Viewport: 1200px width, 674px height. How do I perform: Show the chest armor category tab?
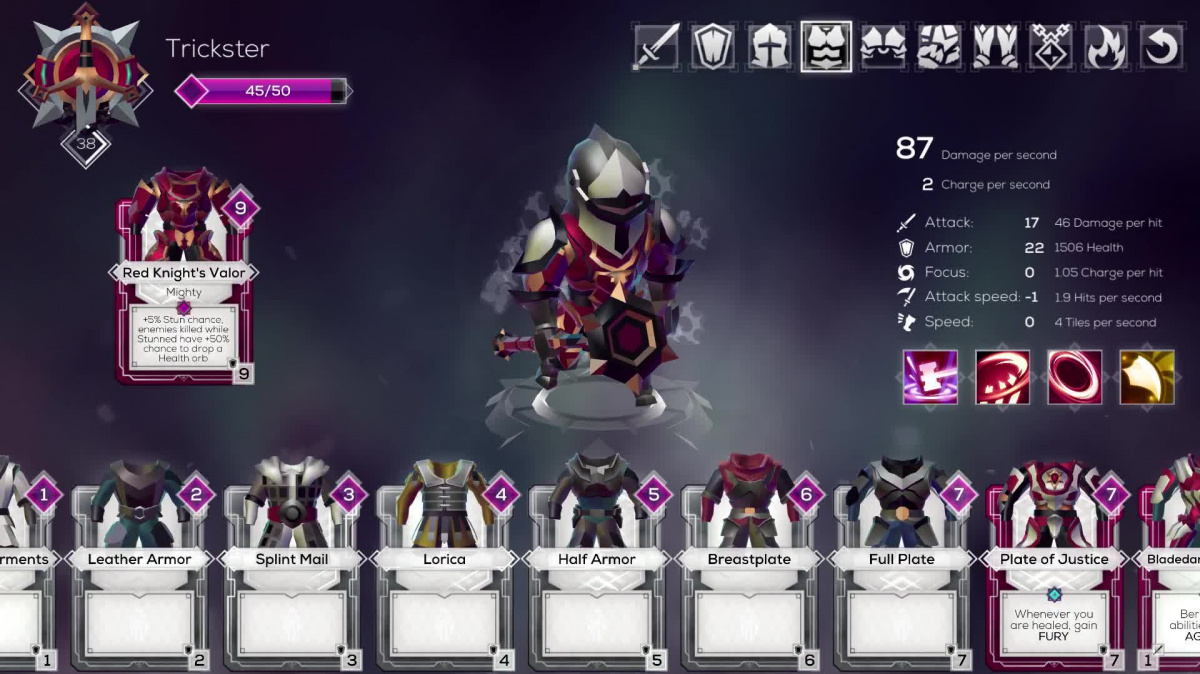pos(826,47)
